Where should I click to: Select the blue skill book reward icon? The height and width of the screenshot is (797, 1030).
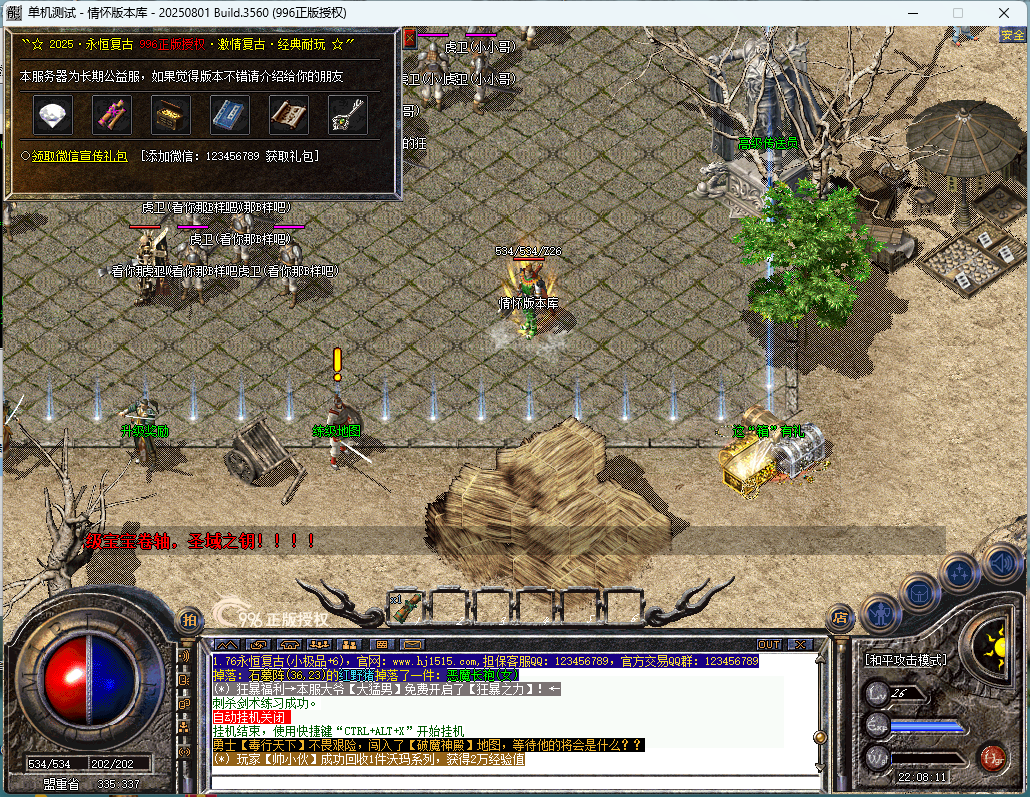pyautogui.click(x=229, y=116)
